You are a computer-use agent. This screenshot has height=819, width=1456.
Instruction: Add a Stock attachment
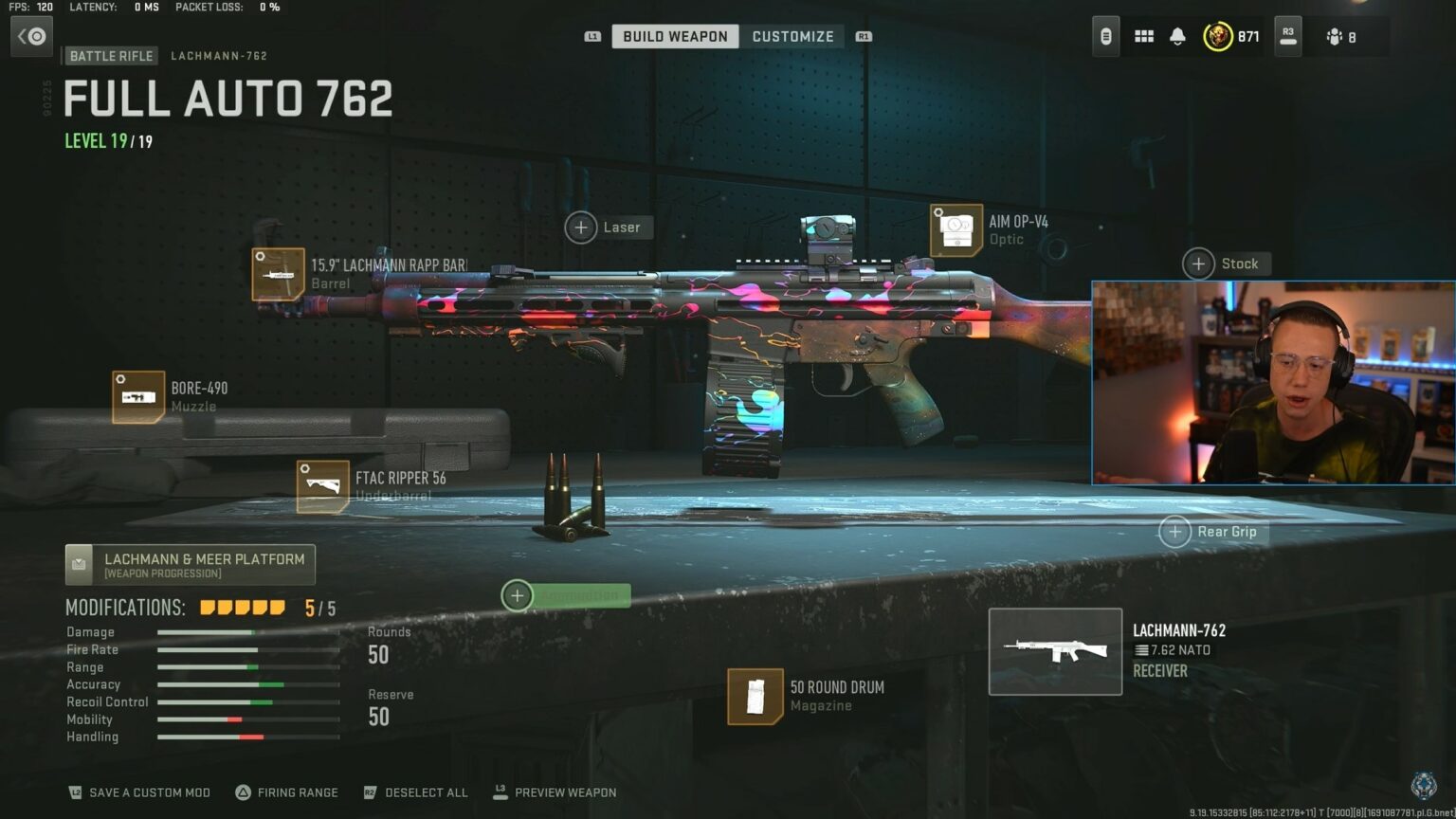[1197, 264]
